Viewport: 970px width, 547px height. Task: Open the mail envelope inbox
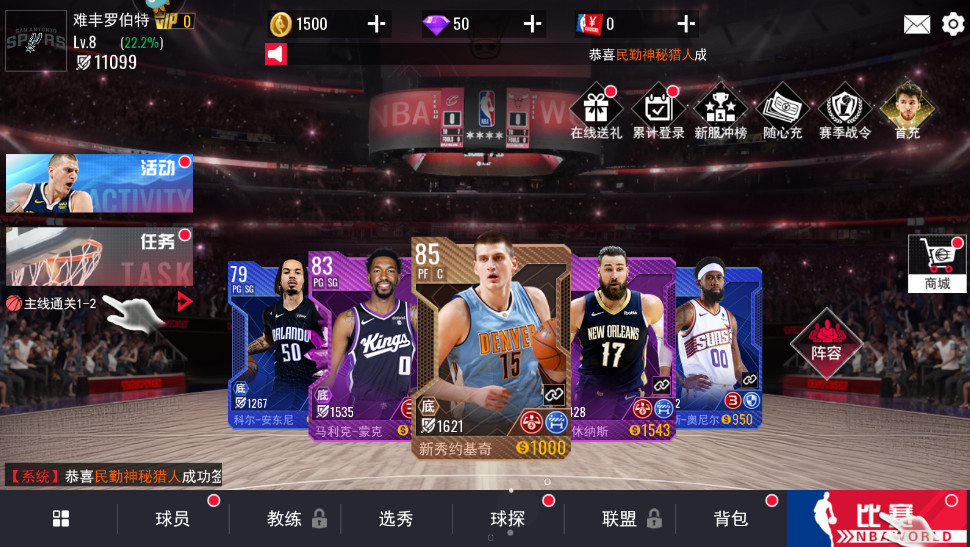pos(917,24)
